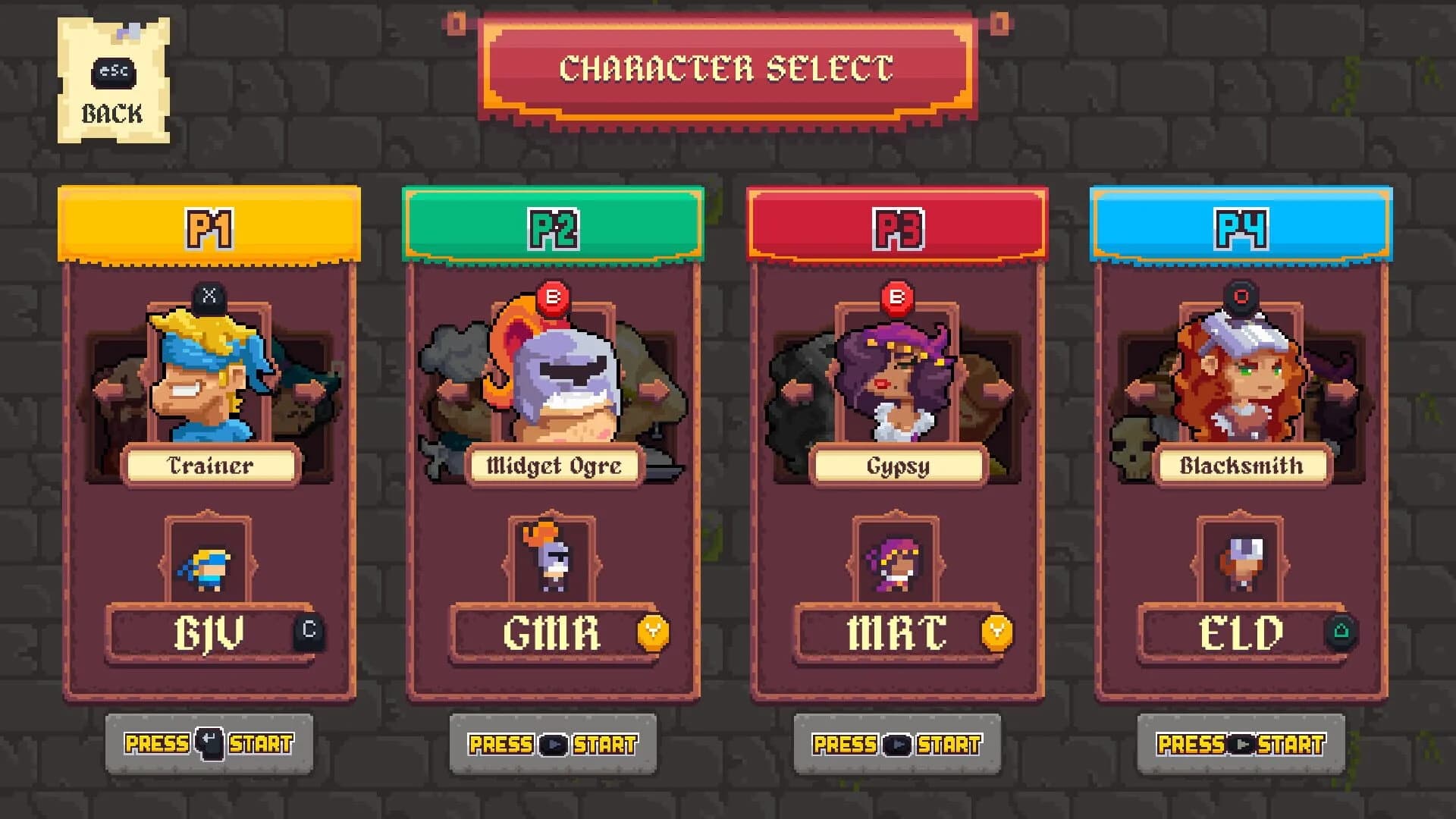Click the X button icon above P1's portrait
Screen dimensions: 1456x819
point(210,298)
